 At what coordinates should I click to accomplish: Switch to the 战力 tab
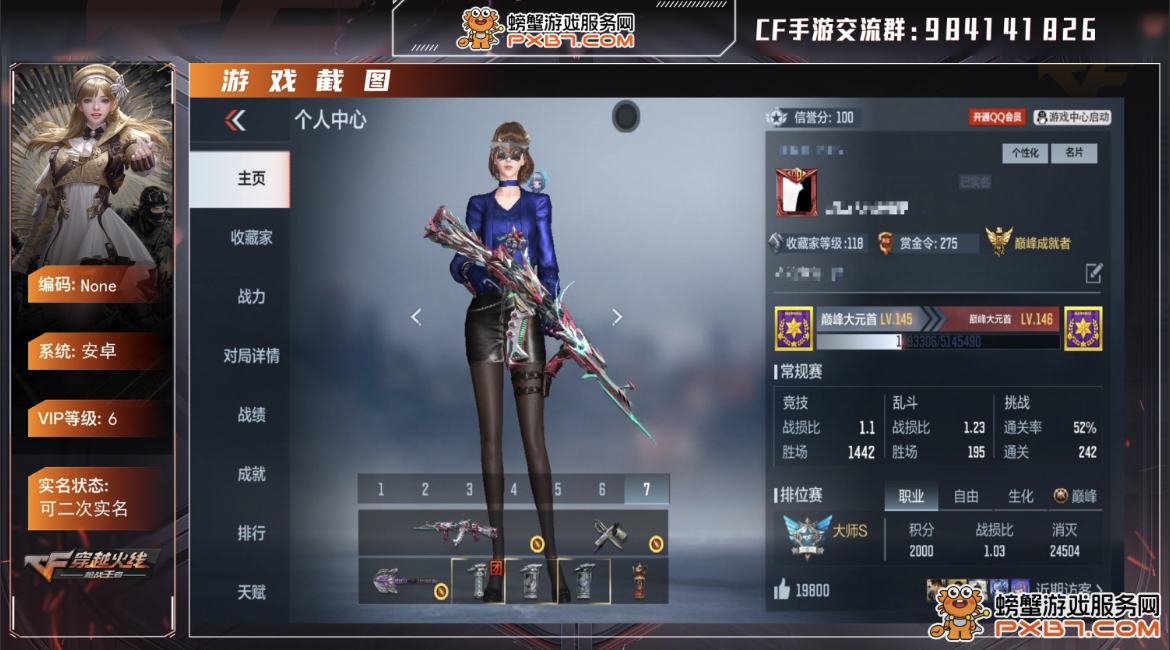pyautogui.click(x=251, y=297)
